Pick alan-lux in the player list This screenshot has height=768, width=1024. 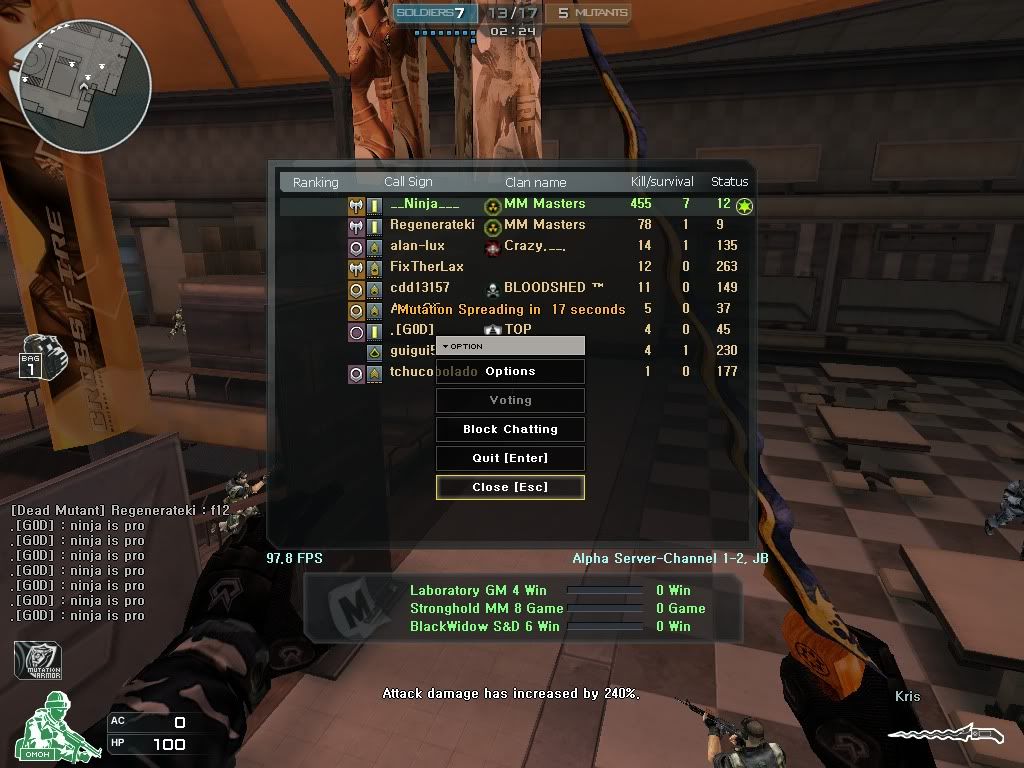coord(417,246)
